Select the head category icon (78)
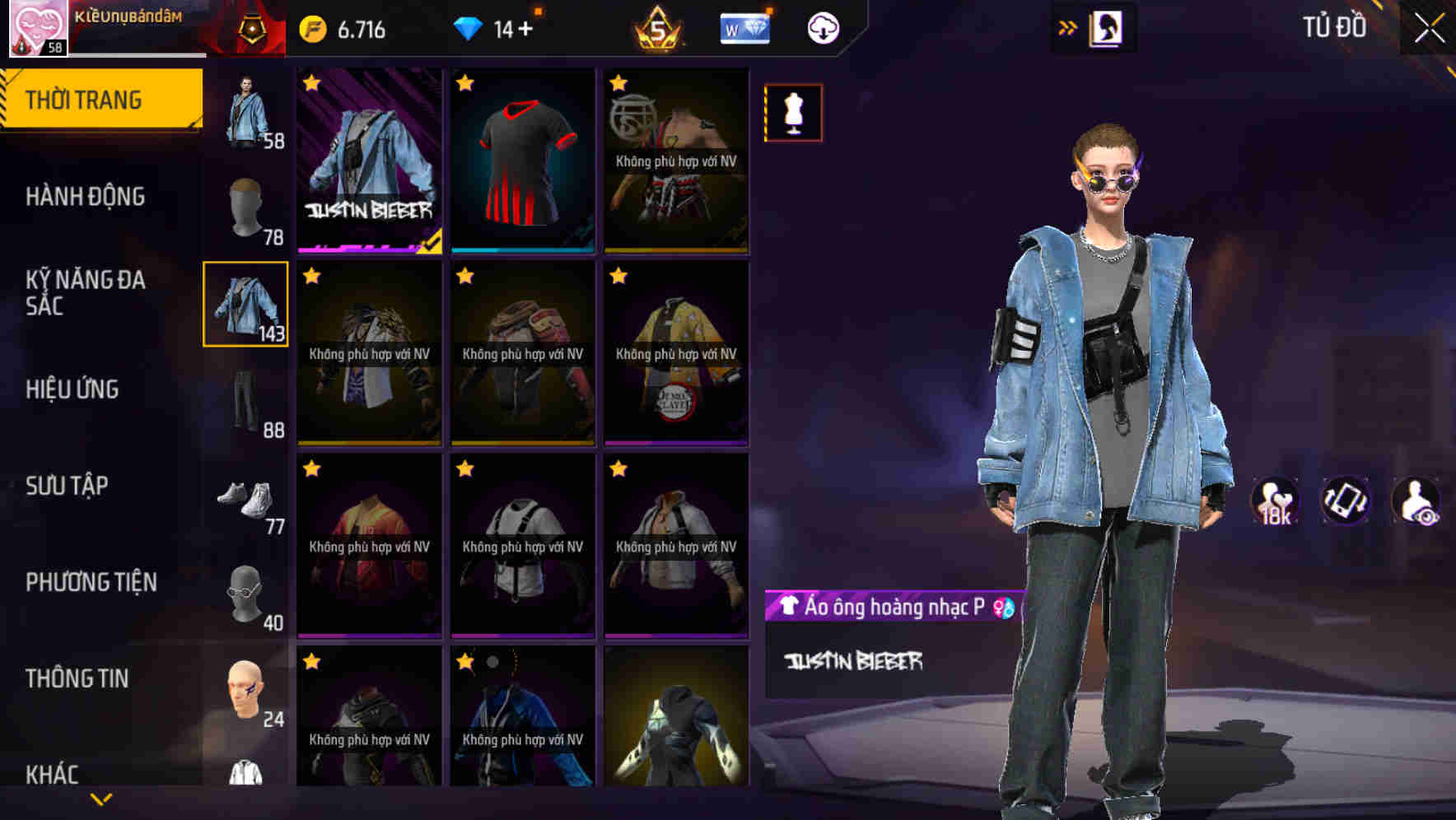The height and width of the screenshot is (820, 1456). 246,210
